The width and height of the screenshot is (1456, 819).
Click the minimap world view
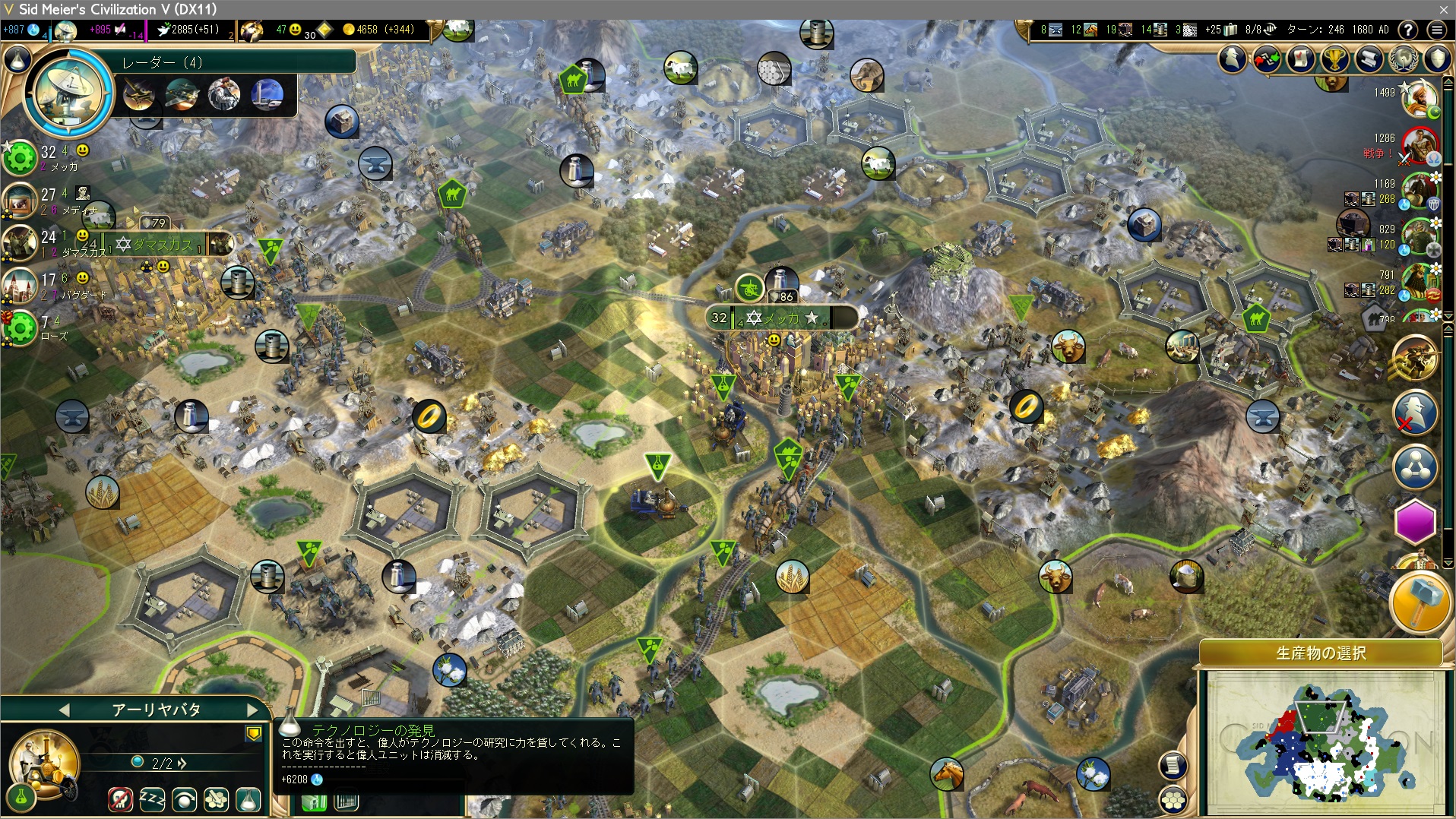pyautogui.click(x=1323, y=742)
